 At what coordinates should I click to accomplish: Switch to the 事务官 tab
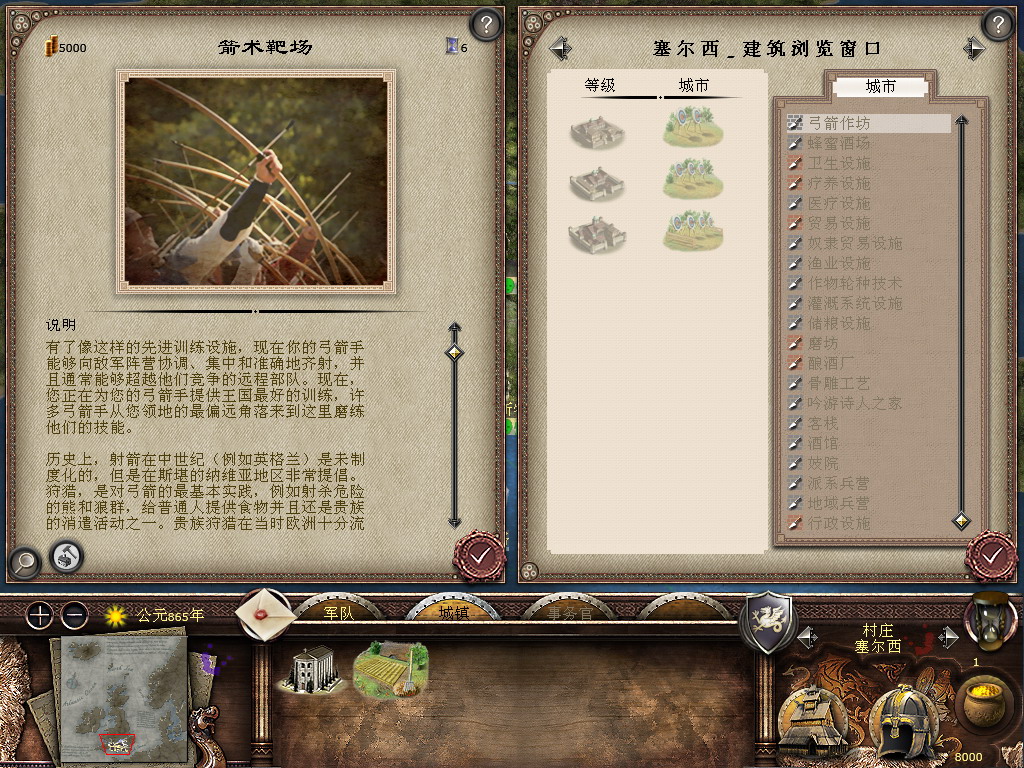point(568,612)
